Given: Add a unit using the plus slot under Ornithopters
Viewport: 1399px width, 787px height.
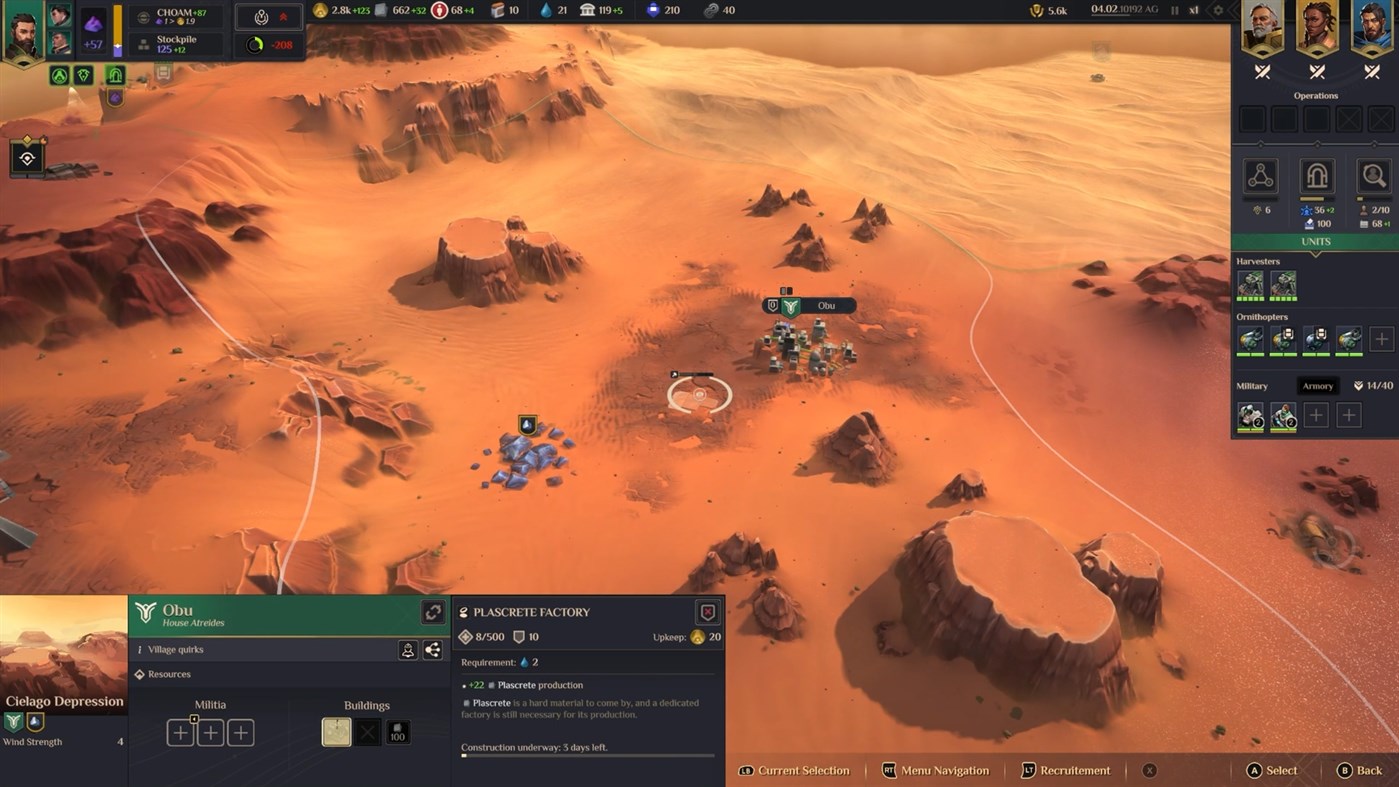Looking at the screenshot, I should (1381, 339).
